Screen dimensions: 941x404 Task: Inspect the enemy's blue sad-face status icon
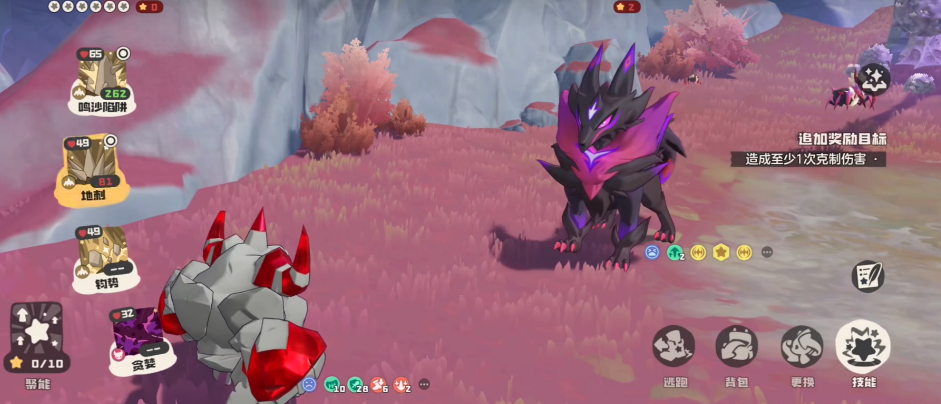pos(652,253)
